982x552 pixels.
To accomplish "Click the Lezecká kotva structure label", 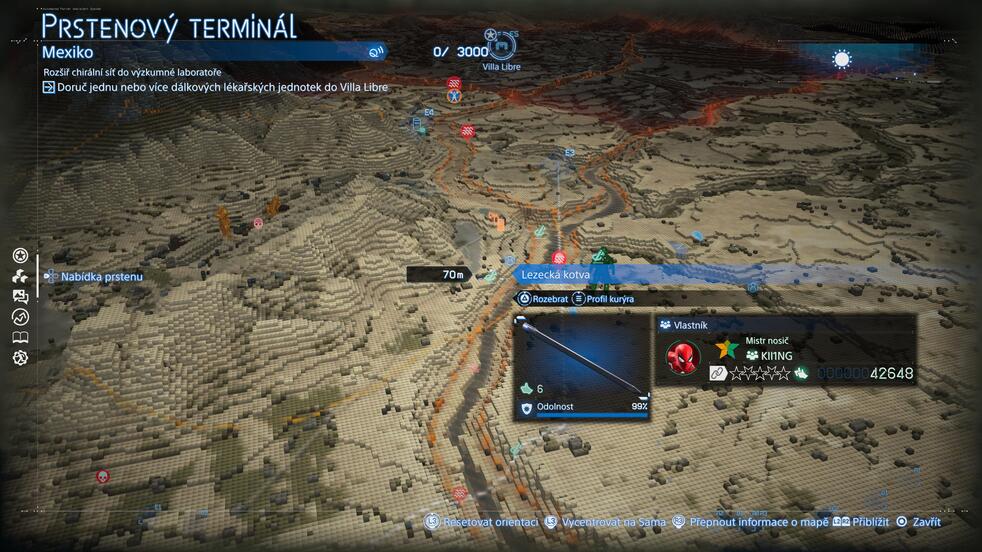I will (x=556, y=275).
